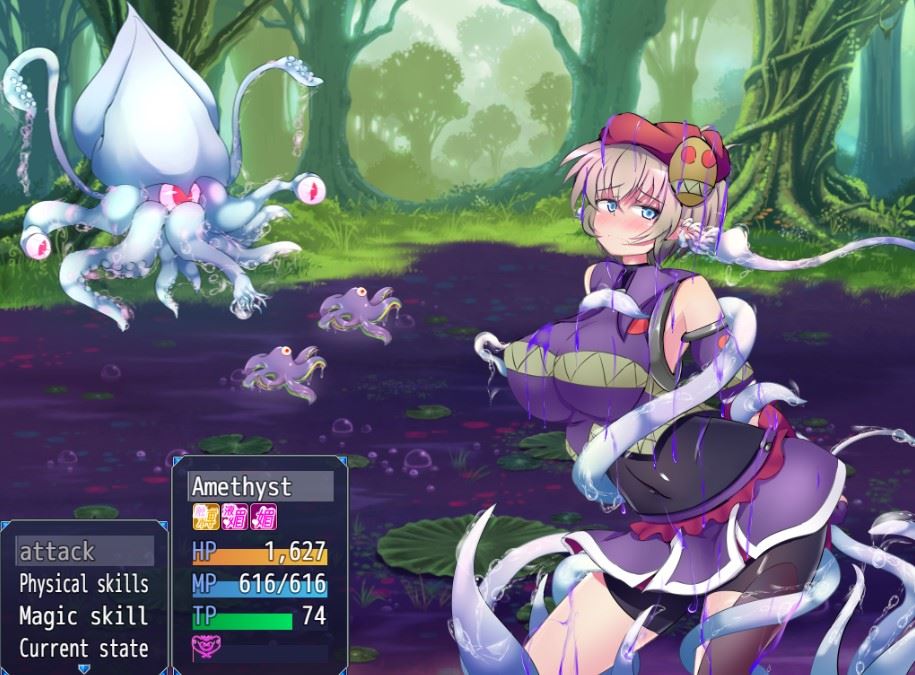Select the attack command

(x=84, y=551)
